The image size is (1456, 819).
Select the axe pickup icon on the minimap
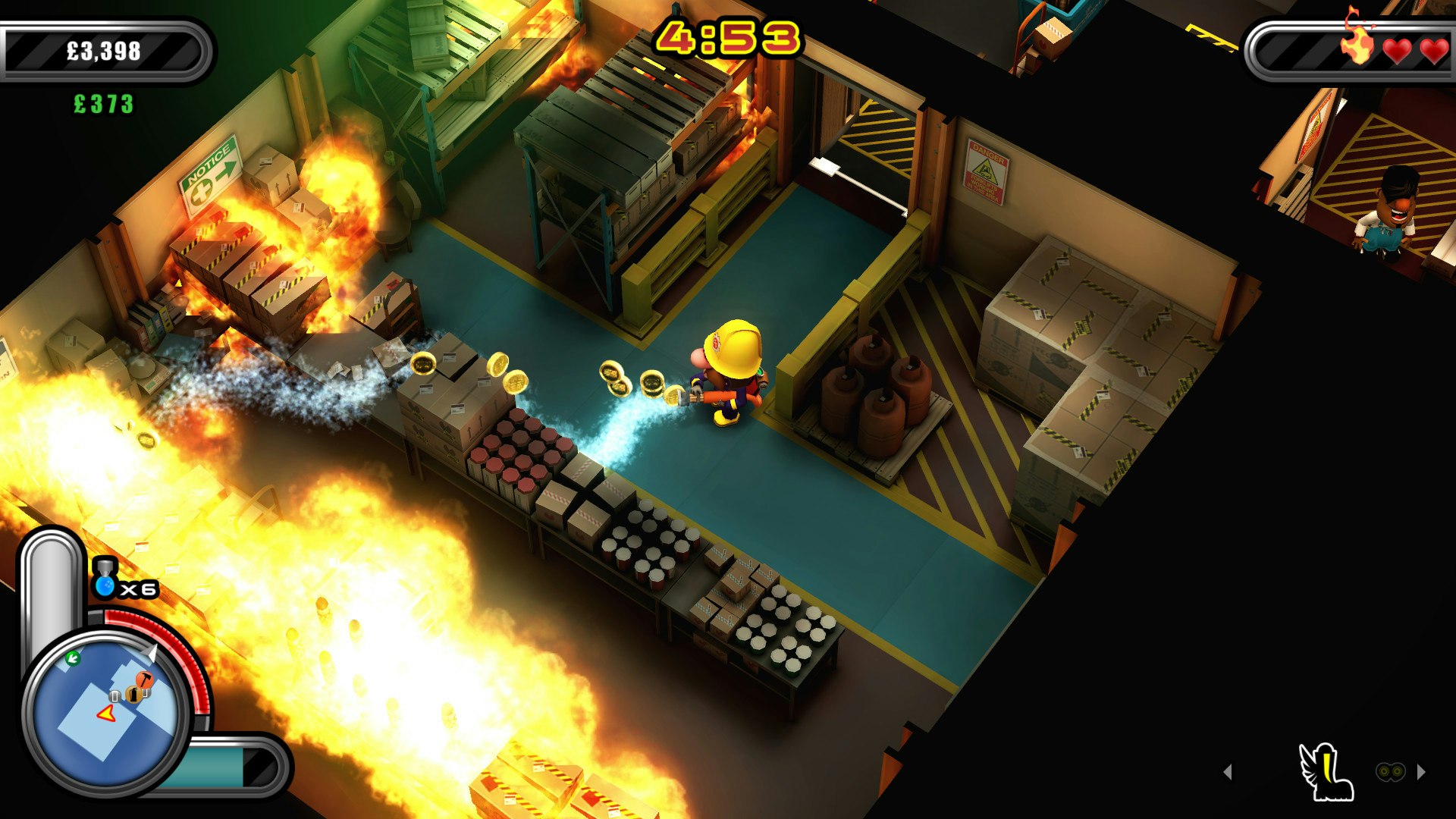[x=143, y=679]
